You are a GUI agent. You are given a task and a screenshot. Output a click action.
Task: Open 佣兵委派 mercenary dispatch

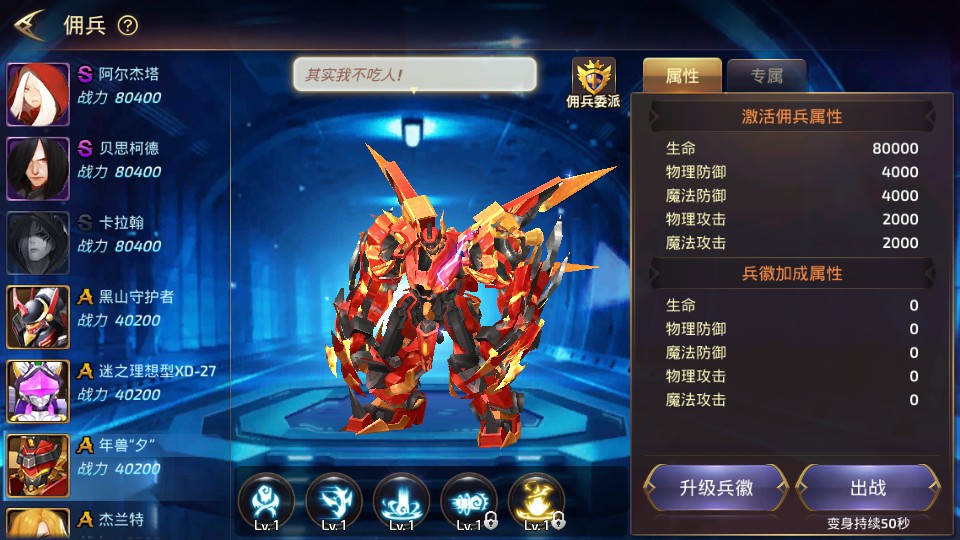593,82
